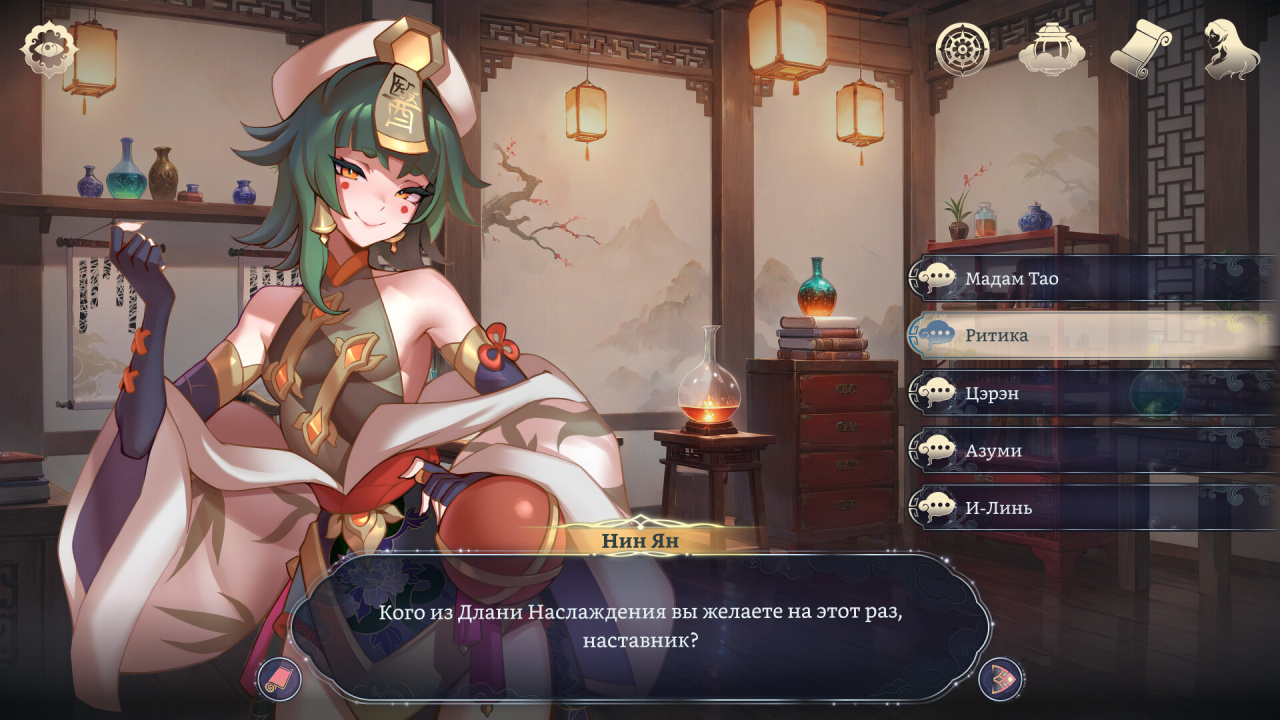Choose Азуми as the answer
The image size is (1280, 720).
1090,450
